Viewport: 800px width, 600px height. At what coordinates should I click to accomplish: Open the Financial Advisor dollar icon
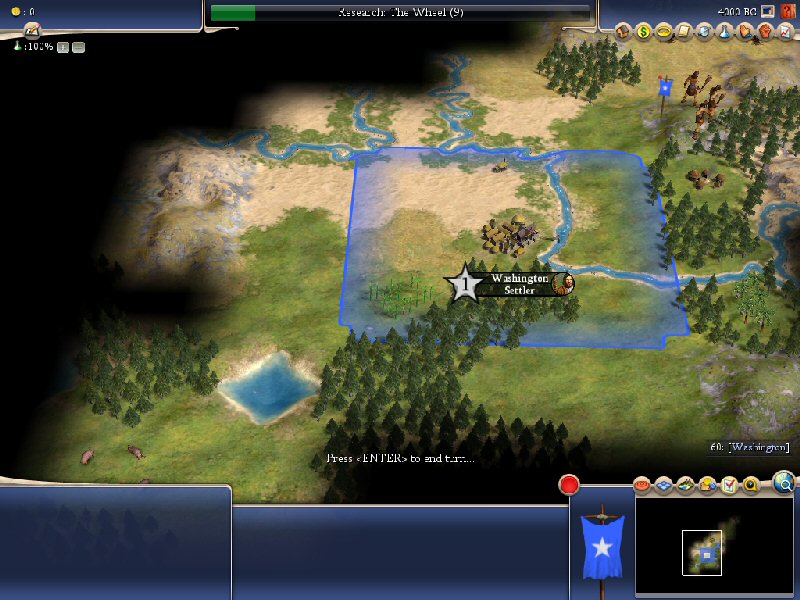(x=643, y=31)
